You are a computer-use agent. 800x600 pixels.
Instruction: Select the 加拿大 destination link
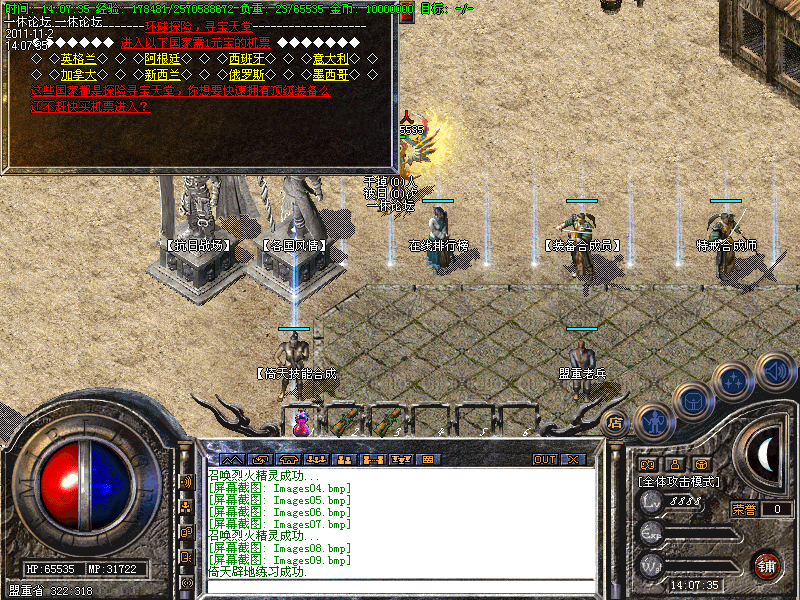(x=80, y=74)
